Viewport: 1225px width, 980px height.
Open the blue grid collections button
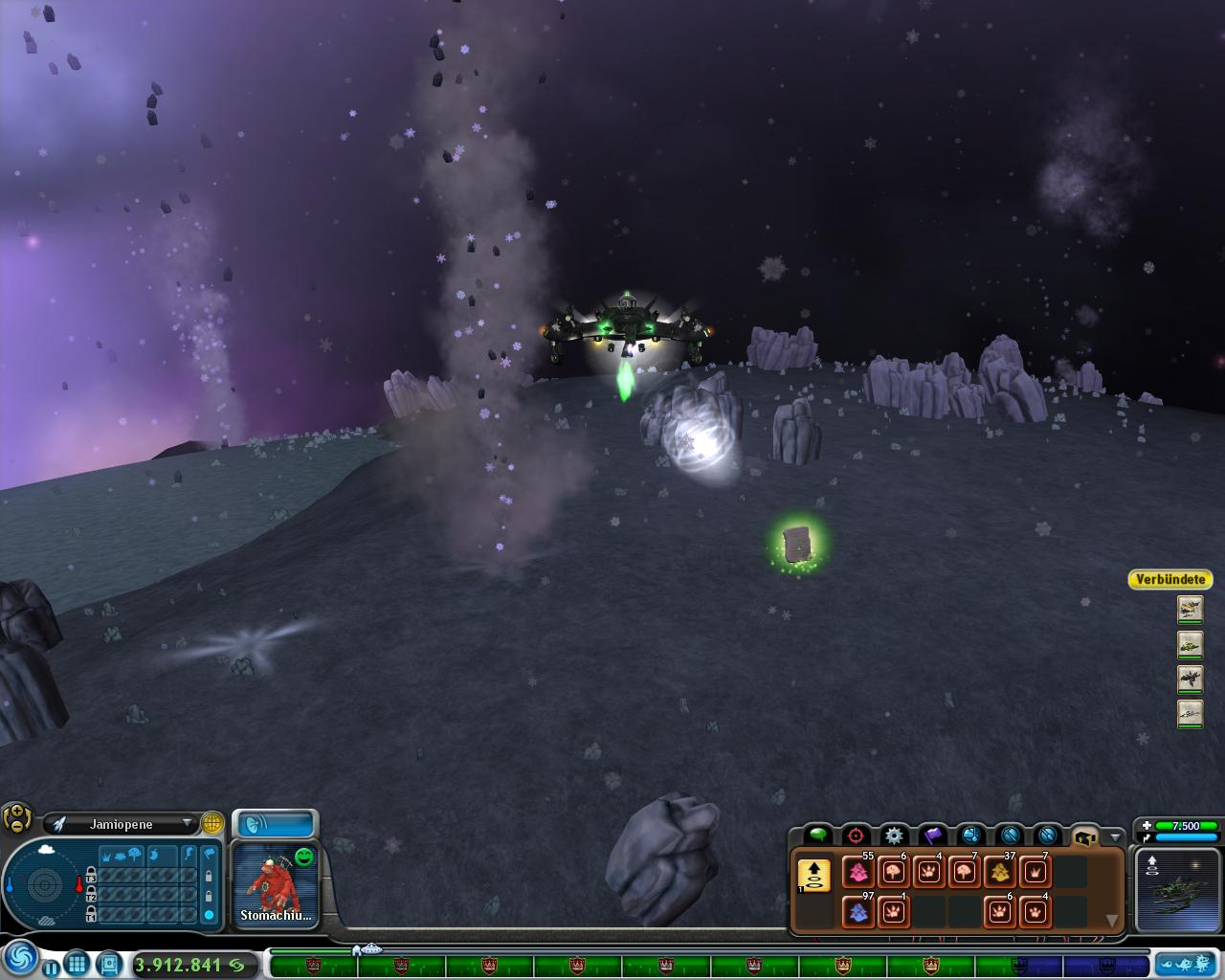[x=78, y=964]
